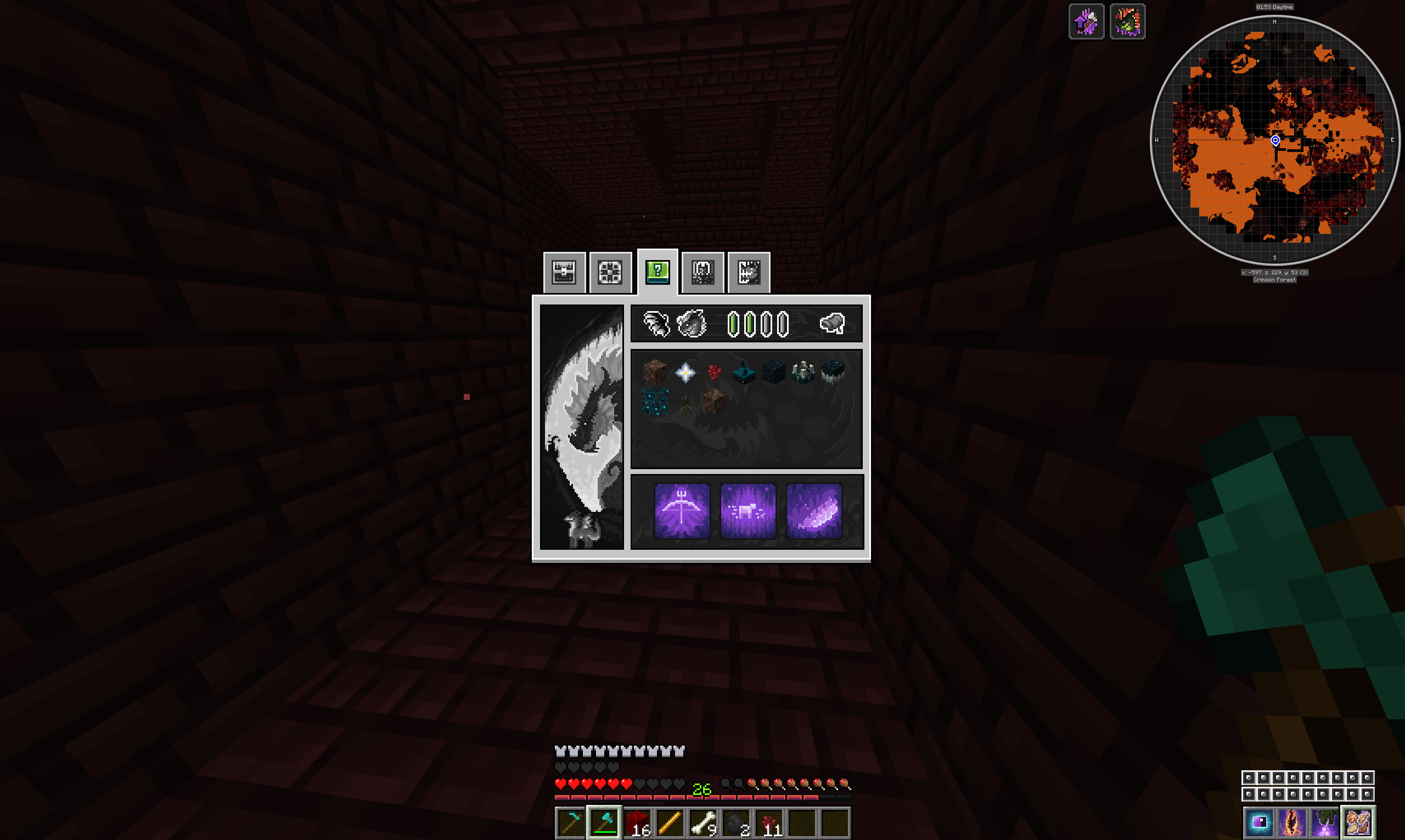Click the soul soil block in the spawn blocks grid
This screenshot has width=1405, height=840.
point(715,403)
